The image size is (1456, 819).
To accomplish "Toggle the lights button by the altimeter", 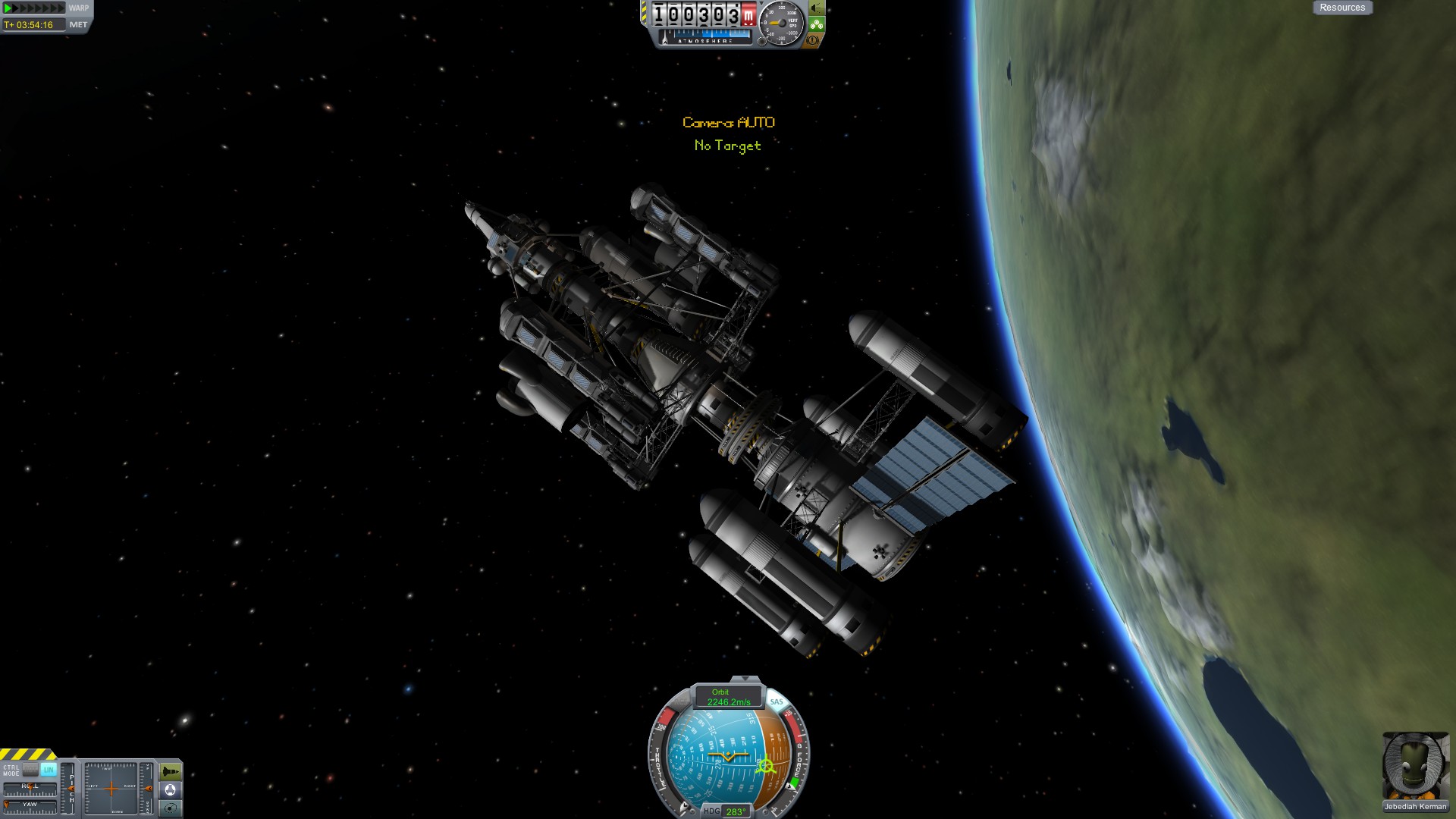I will tap(817, 8).
